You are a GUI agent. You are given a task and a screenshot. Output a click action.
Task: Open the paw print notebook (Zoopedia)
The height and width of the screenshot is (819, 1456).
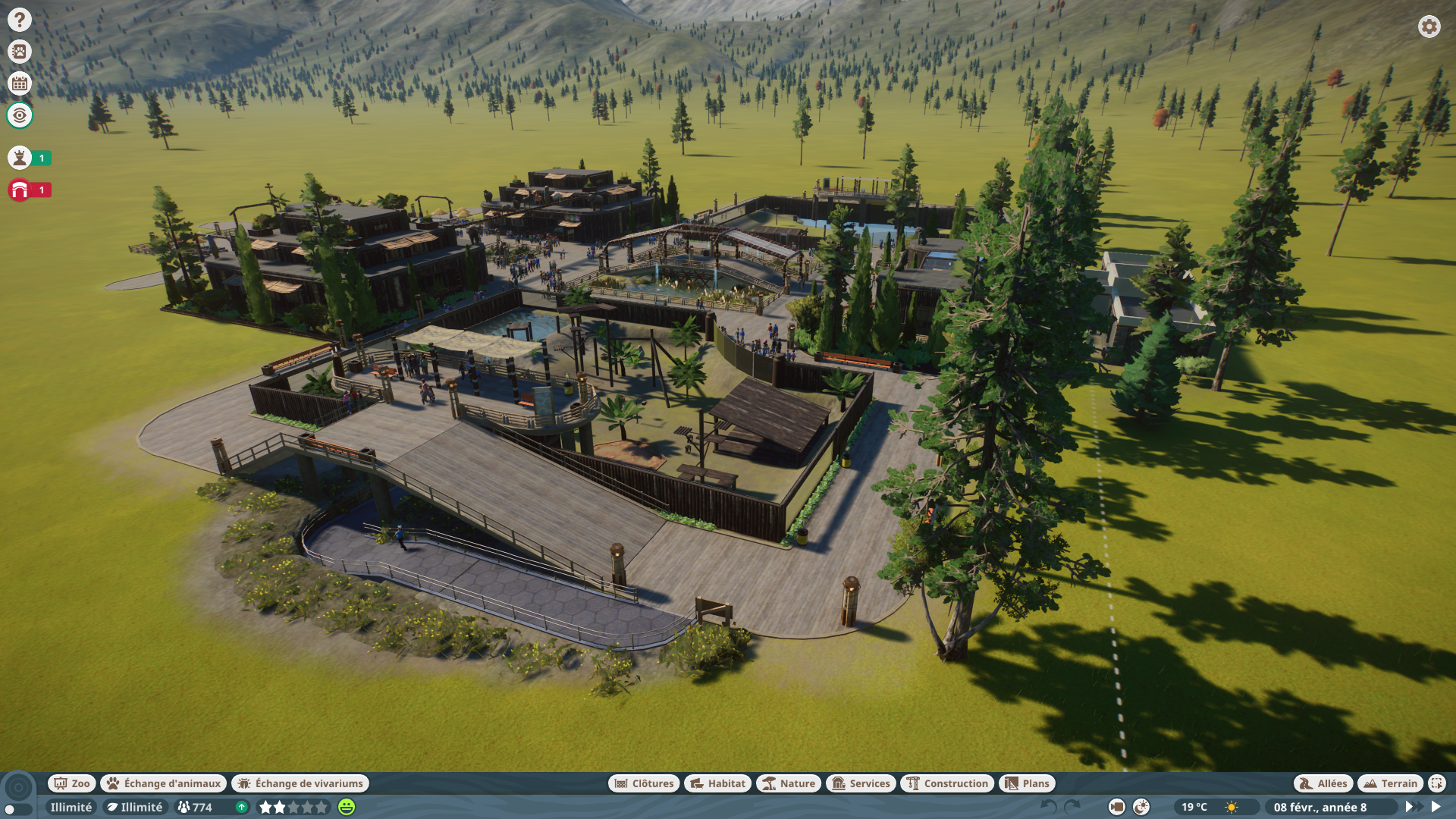(20, 52)
